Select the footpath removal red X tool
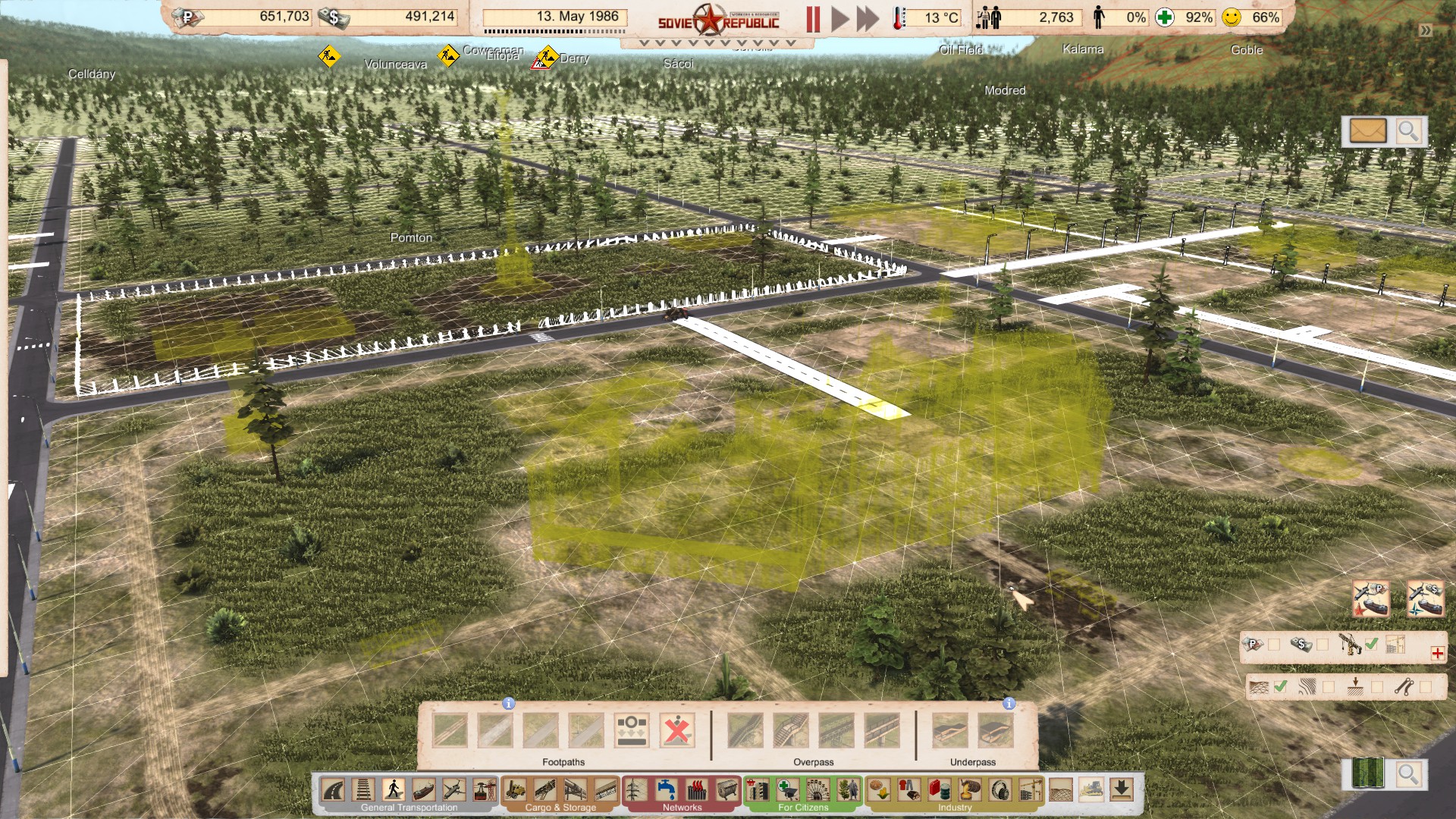This screenshot has width=1456, height=819. pyautogui.click(x=676, y=731)
